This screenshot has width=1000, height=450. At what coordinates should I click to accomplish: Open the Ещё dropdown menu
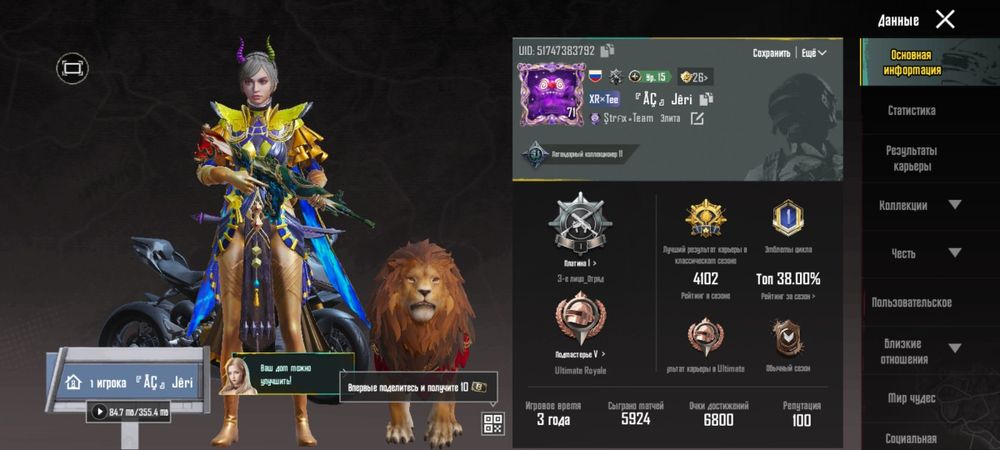815,53
